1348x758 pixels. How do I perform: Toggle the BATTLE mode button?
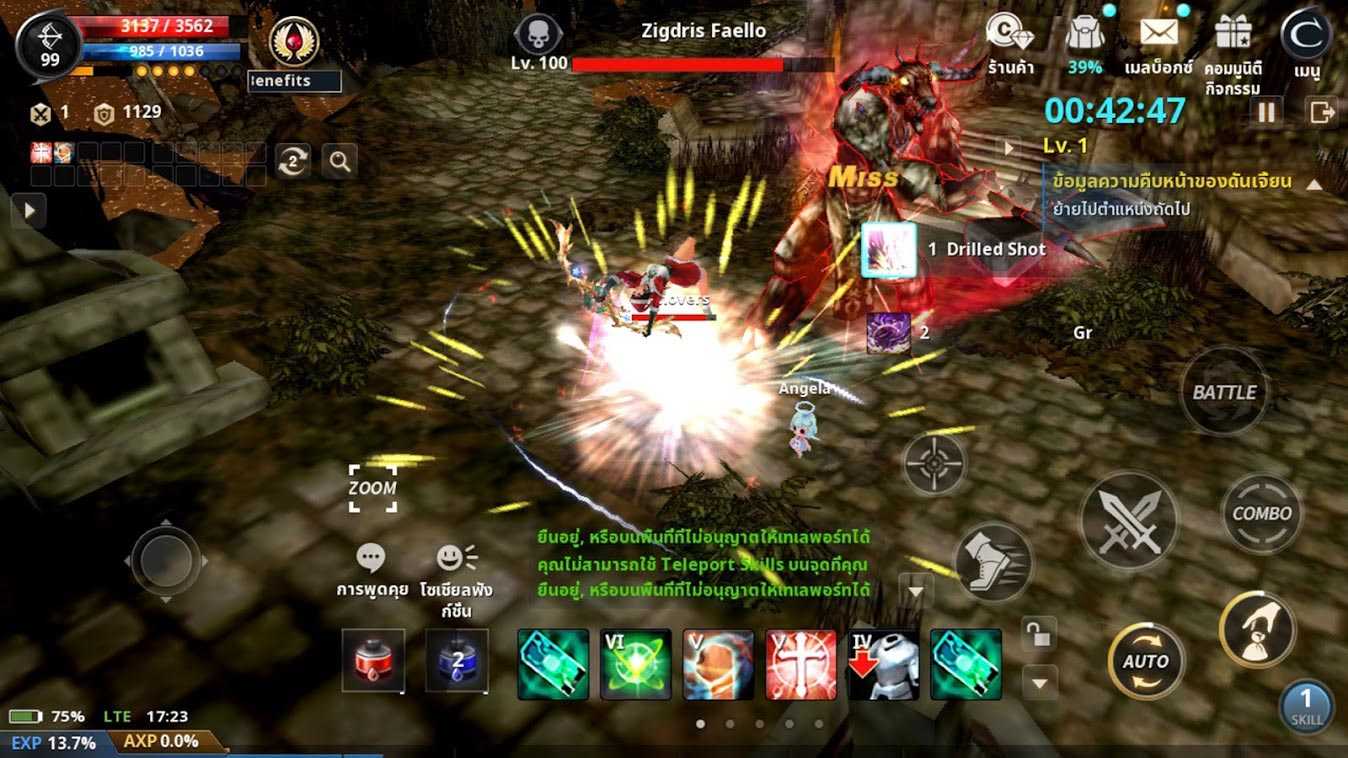[x=1224, y=392]
